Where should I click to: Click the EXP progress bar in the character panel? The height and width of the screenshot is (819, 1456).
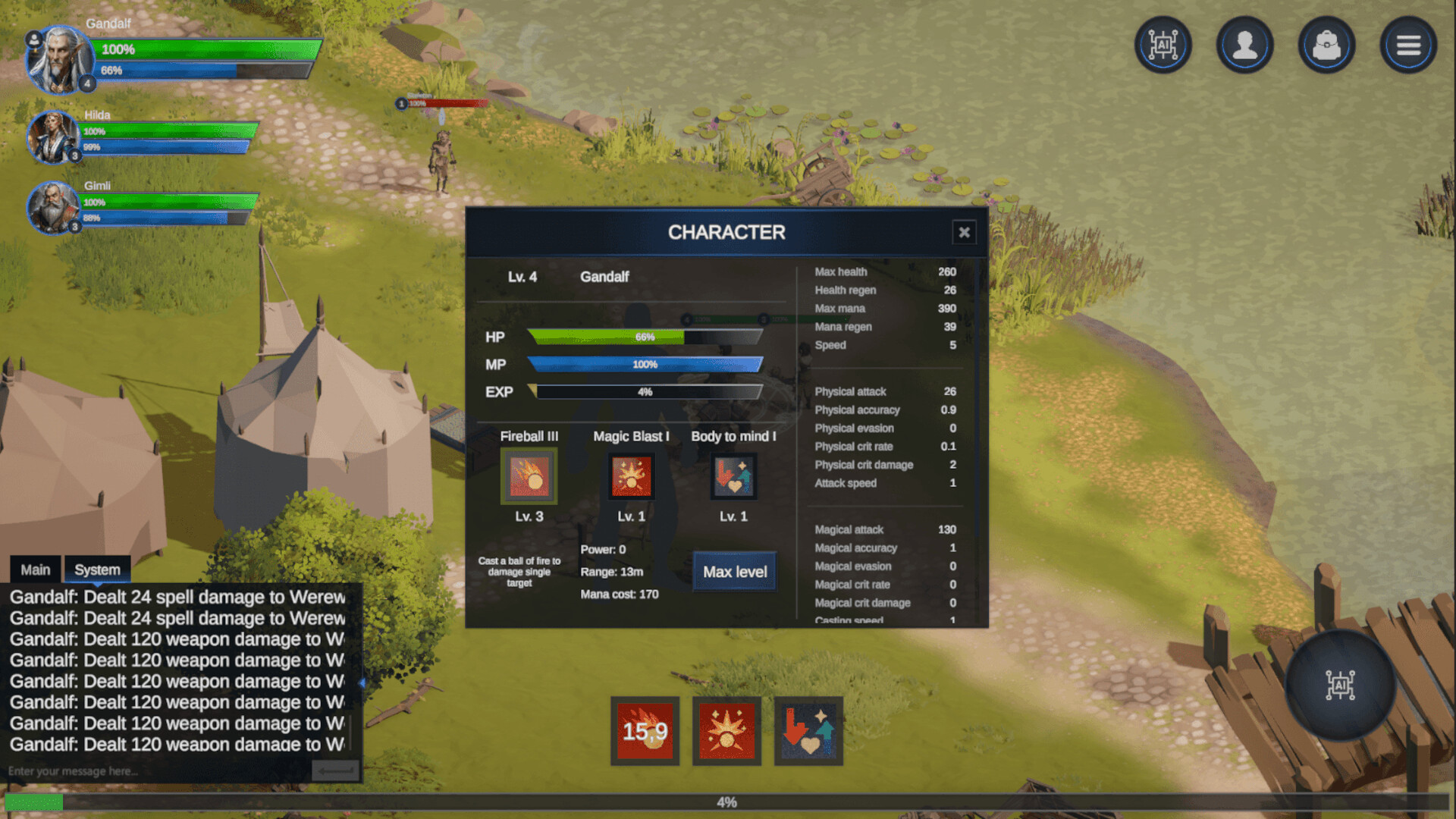click(x=646, y=392)
